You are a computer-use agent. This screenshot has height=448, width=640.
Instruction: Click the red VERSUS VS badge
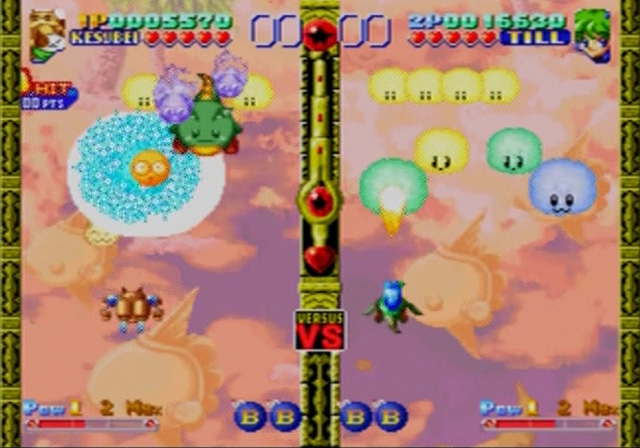319,330
